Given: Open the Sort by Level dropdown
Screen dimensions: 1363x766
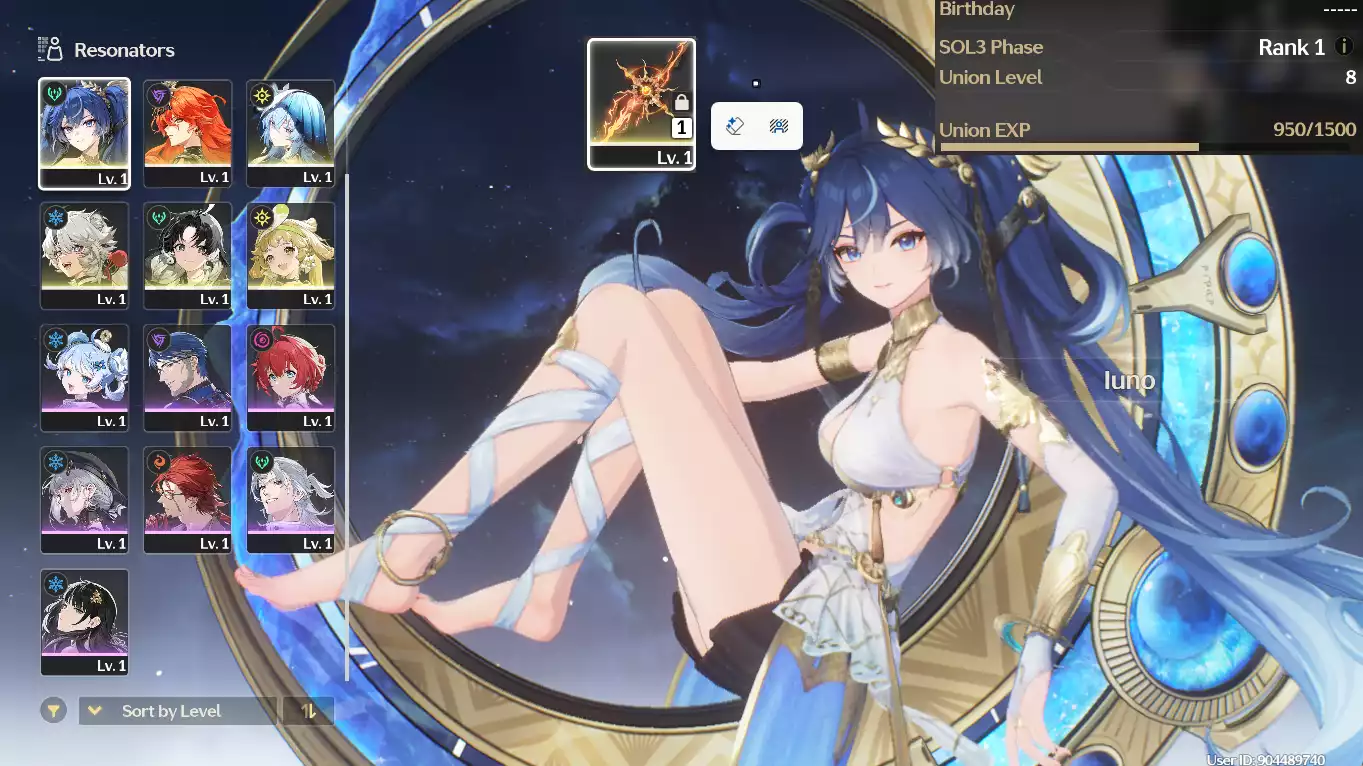Looking at the screenshot, I should click(x=177, y=711).
